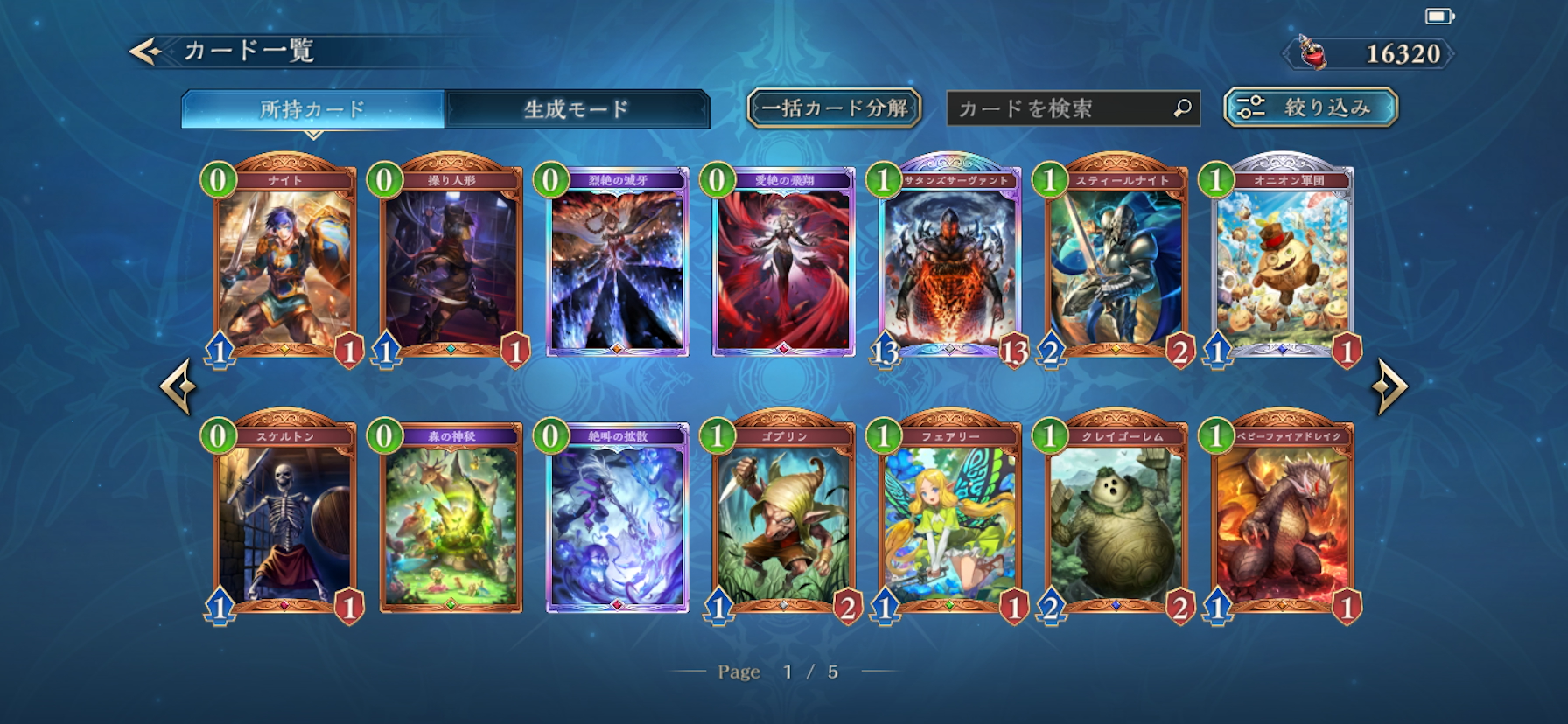Go to the next card page
The height and width of the screenshot is (724, 1568).
(1389, 386)
